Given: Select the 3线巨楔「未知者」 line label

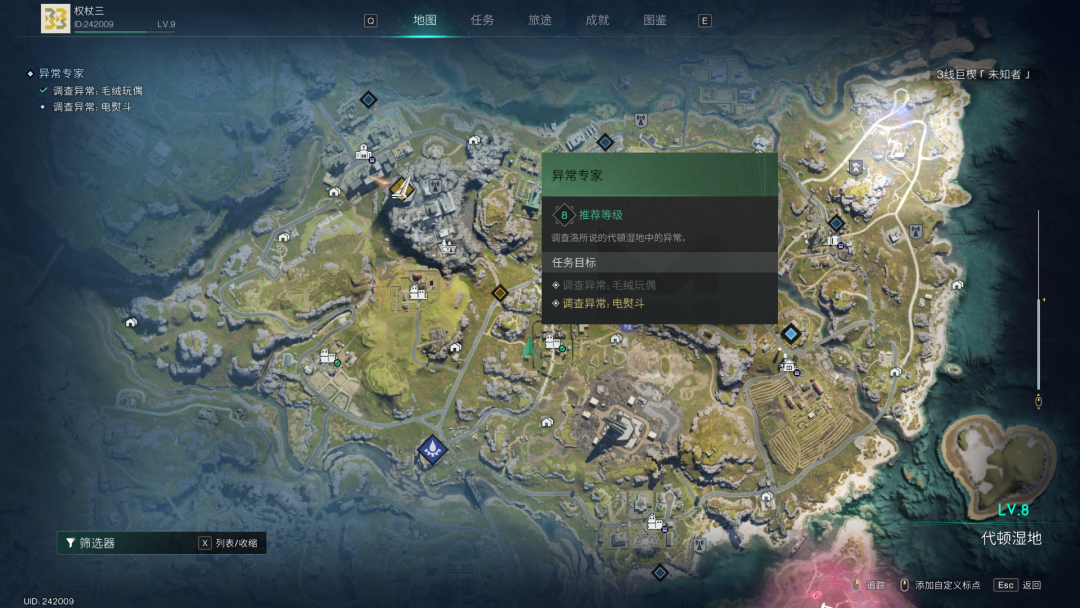Looking at the screenshot, I should [983, 74].
